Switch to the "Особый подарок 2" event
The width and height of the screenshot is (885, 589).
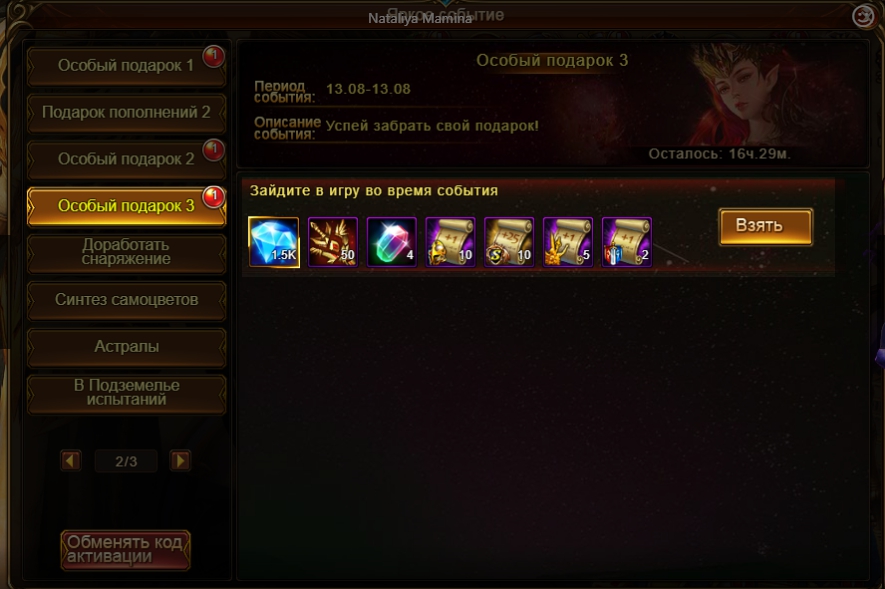(x=126, y=159)
